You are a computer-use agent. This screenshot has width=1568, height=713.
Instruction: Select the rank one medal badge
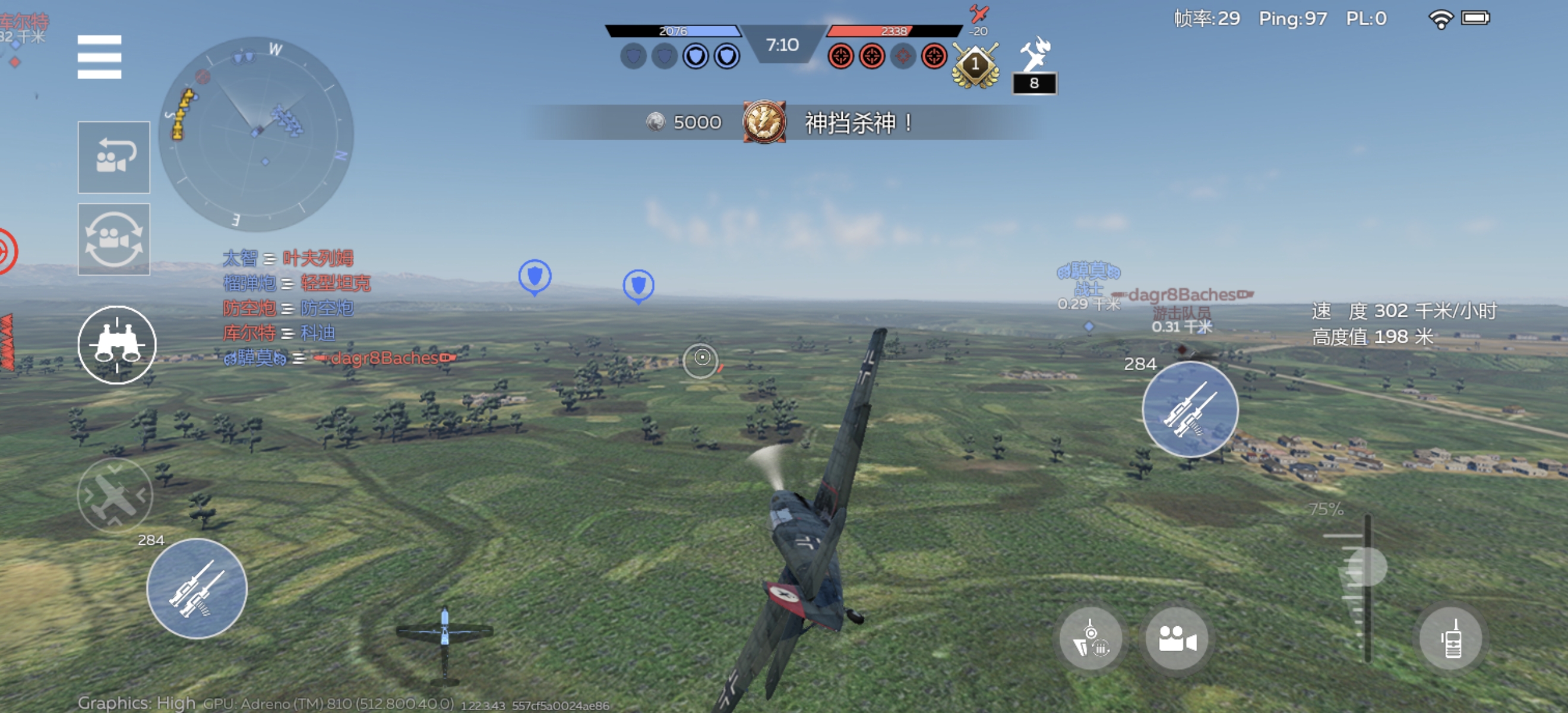pos(975,65)
